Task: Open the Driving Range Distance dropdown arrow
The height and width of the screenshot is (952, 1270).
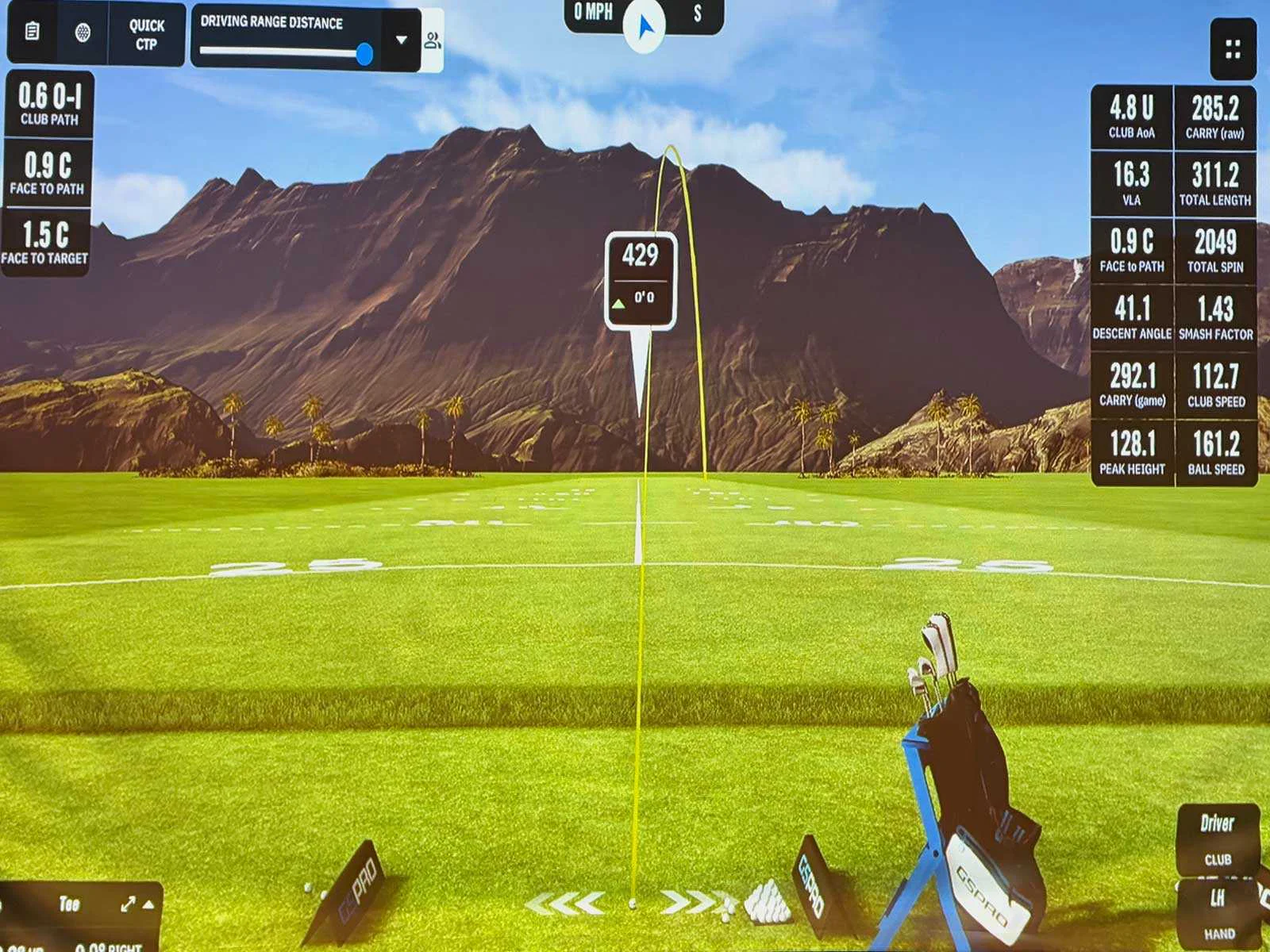Action: 402,37
